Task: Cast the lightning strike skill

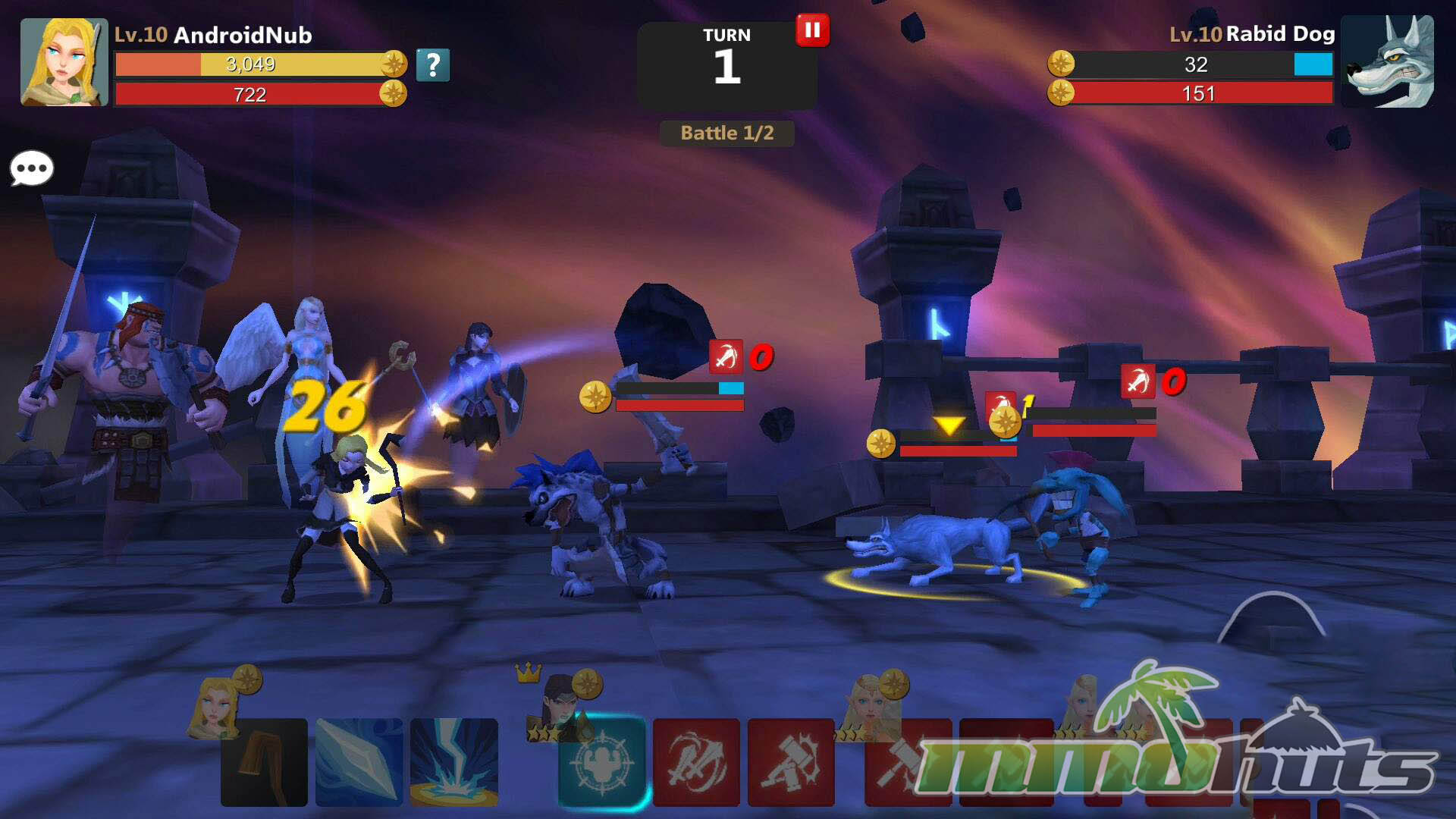Action: [x=454, y=761]
